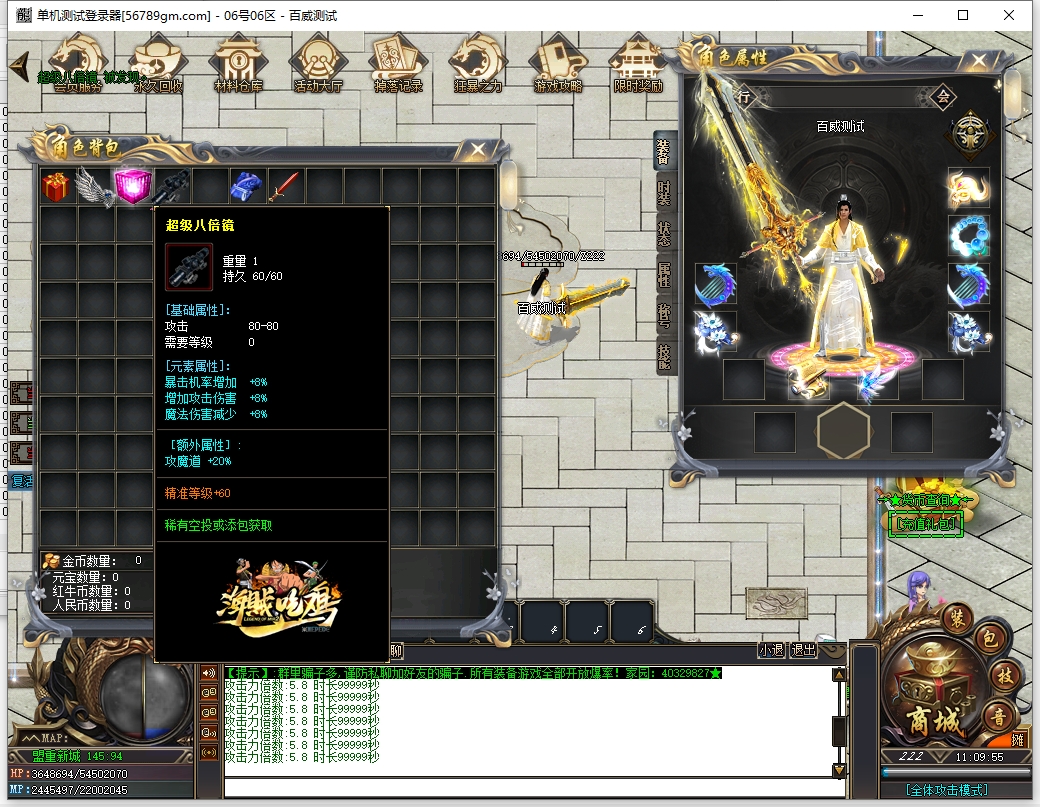1040x807 pixels.
Task: Switch to the 技能 skills tab
Action: (x=663, y=356)
